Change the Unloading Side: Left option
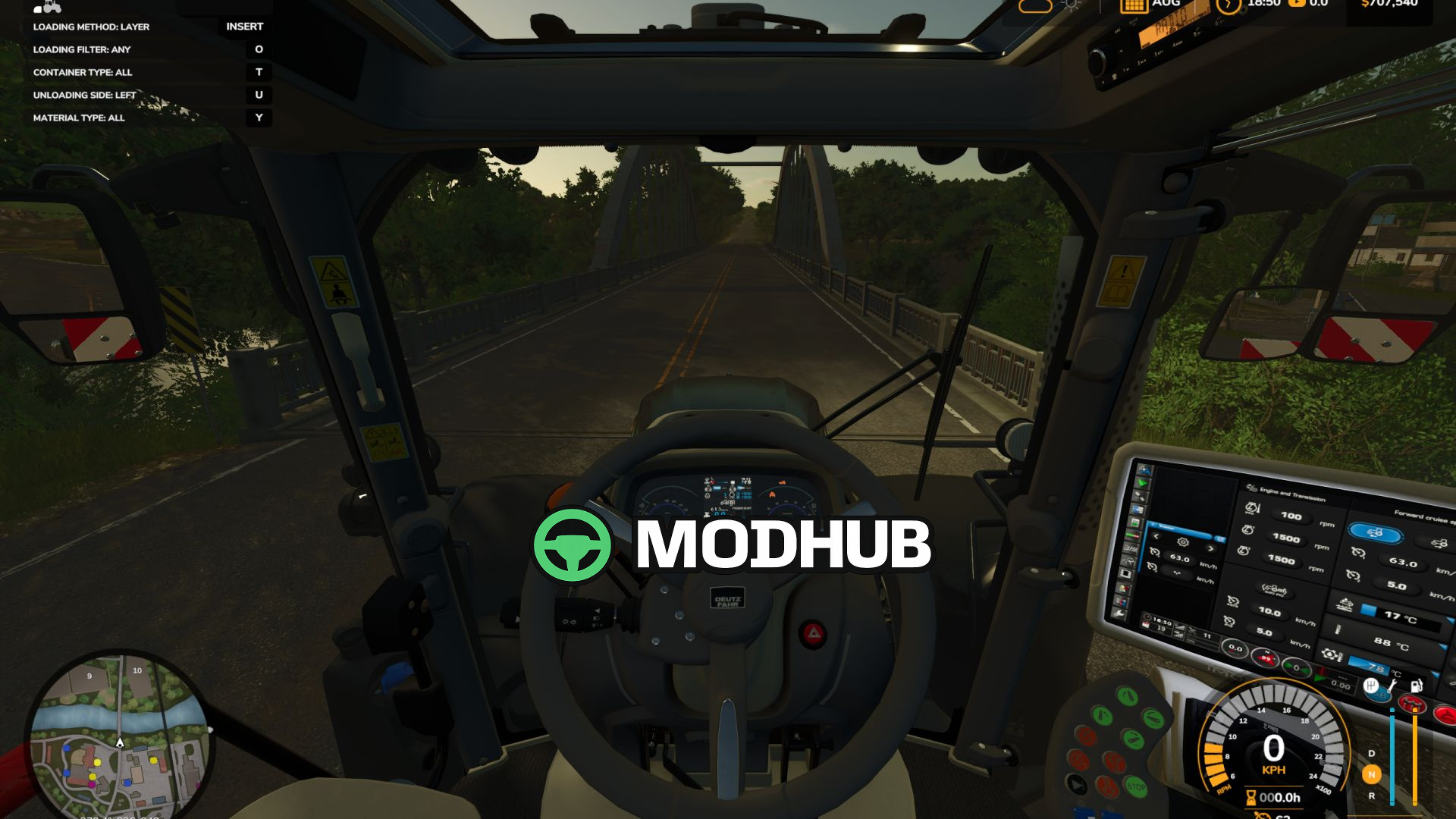This screenshot has width=1456, height=819. click(83, 96)
